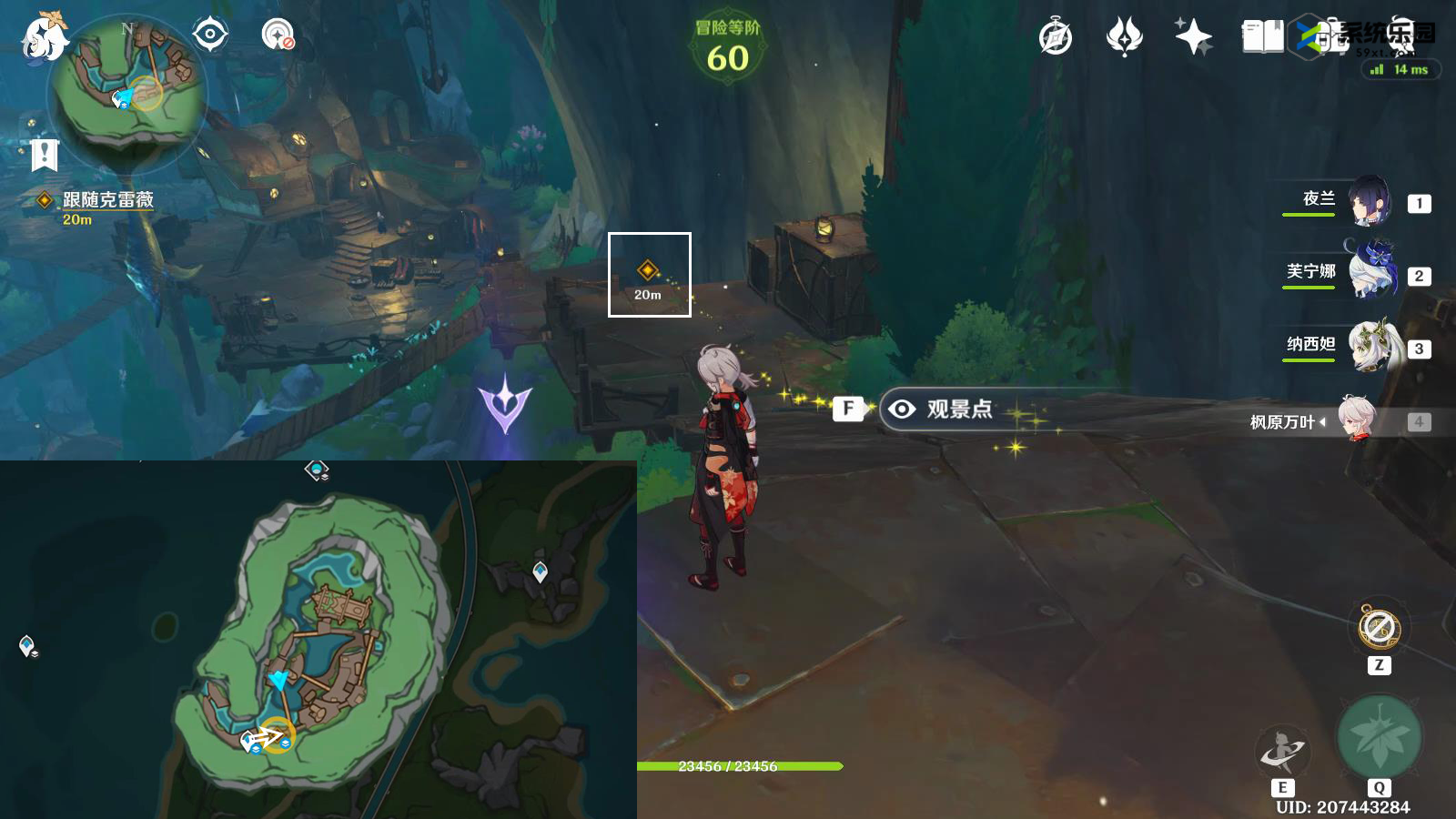Use the golden compass gadget
The height and width of the screenshot is (819, 1456).
[x=1379, y=628]
